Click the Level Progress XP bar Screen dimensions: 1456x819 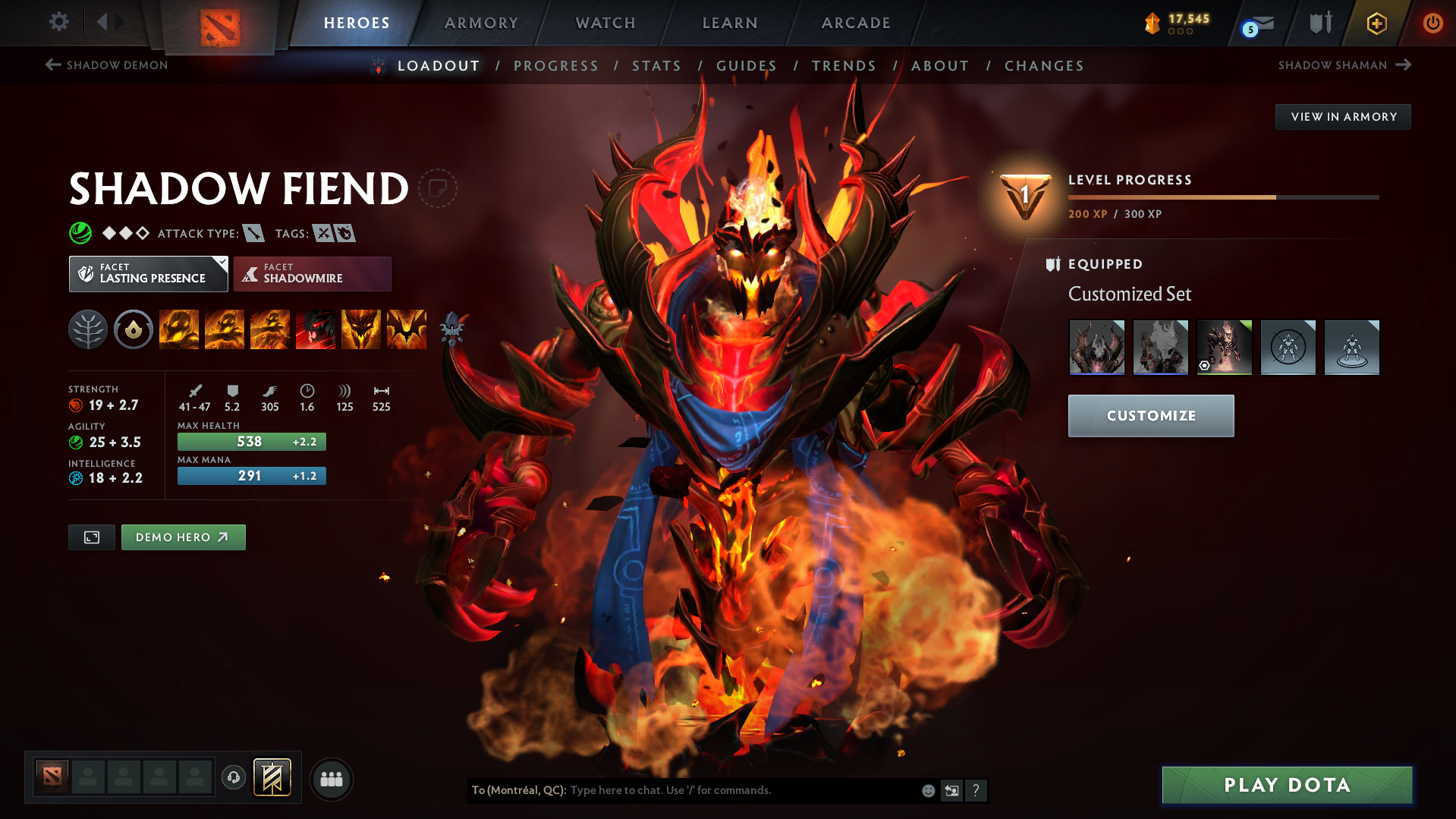click(x=1223, y=197)
